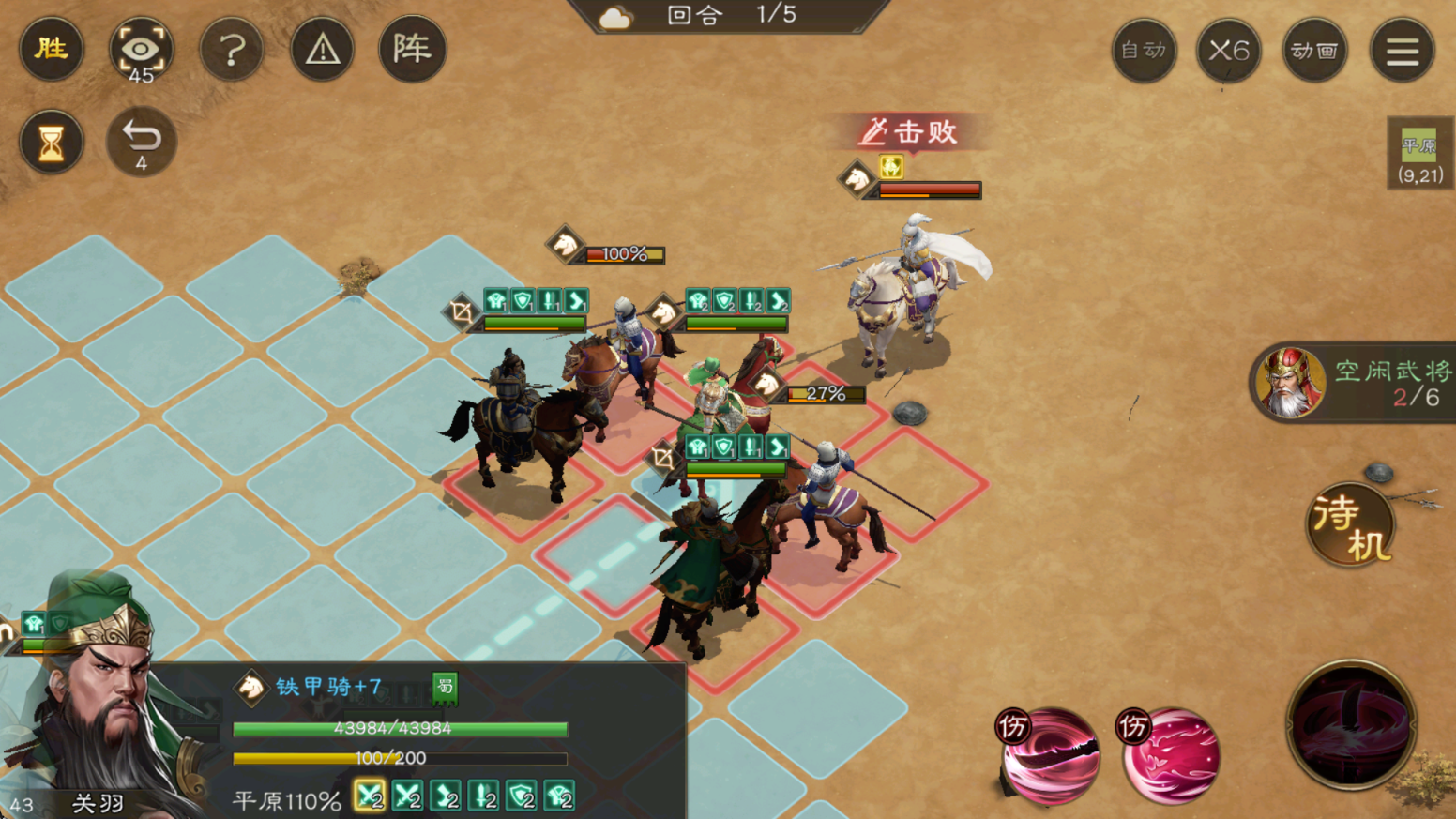Enable 自动 auto battle
The width and height of the screenshot is (1456, 819).
pos(1144,51)
